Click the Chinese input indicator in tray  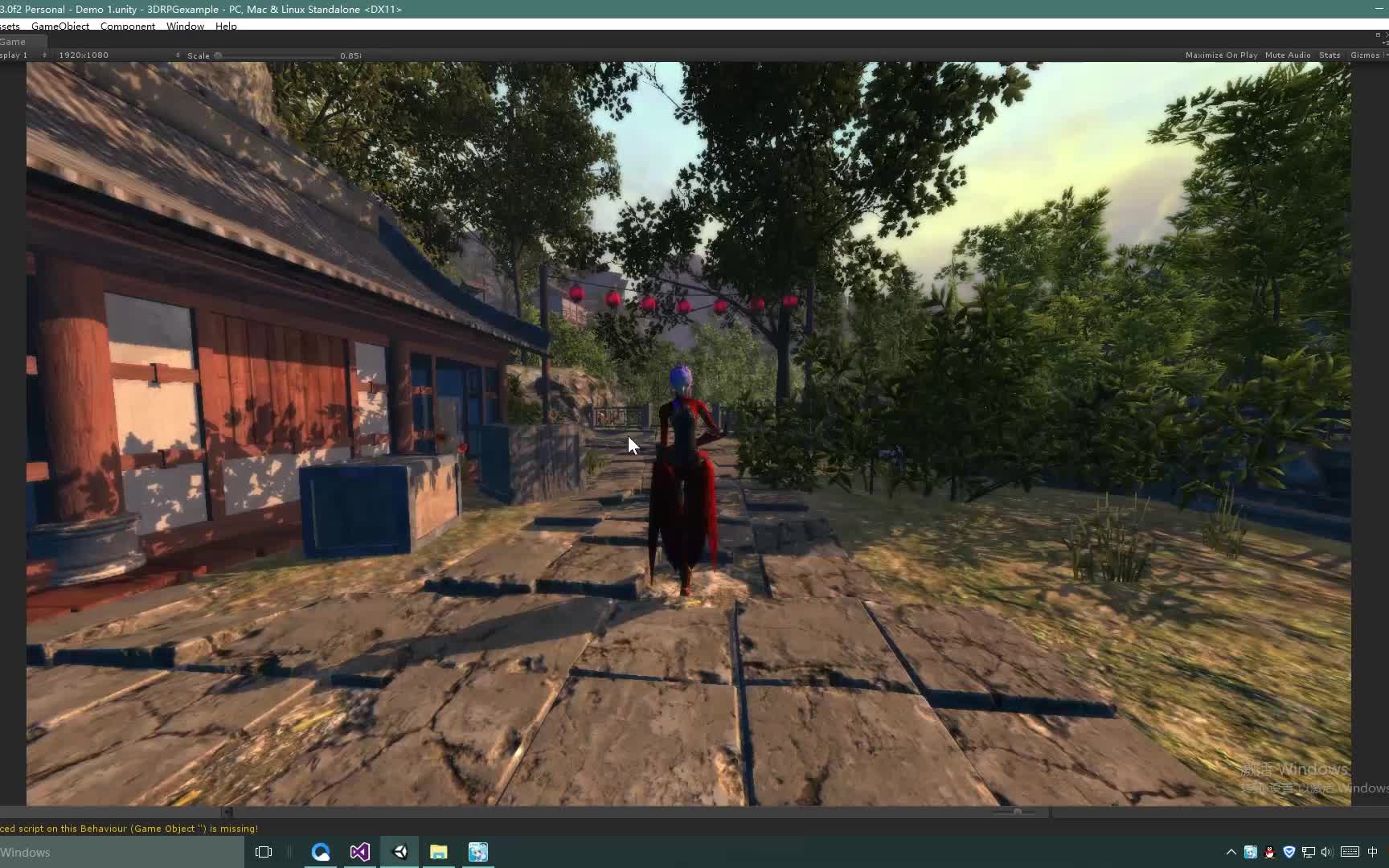pyautogui.click(x=1375, y=852)
